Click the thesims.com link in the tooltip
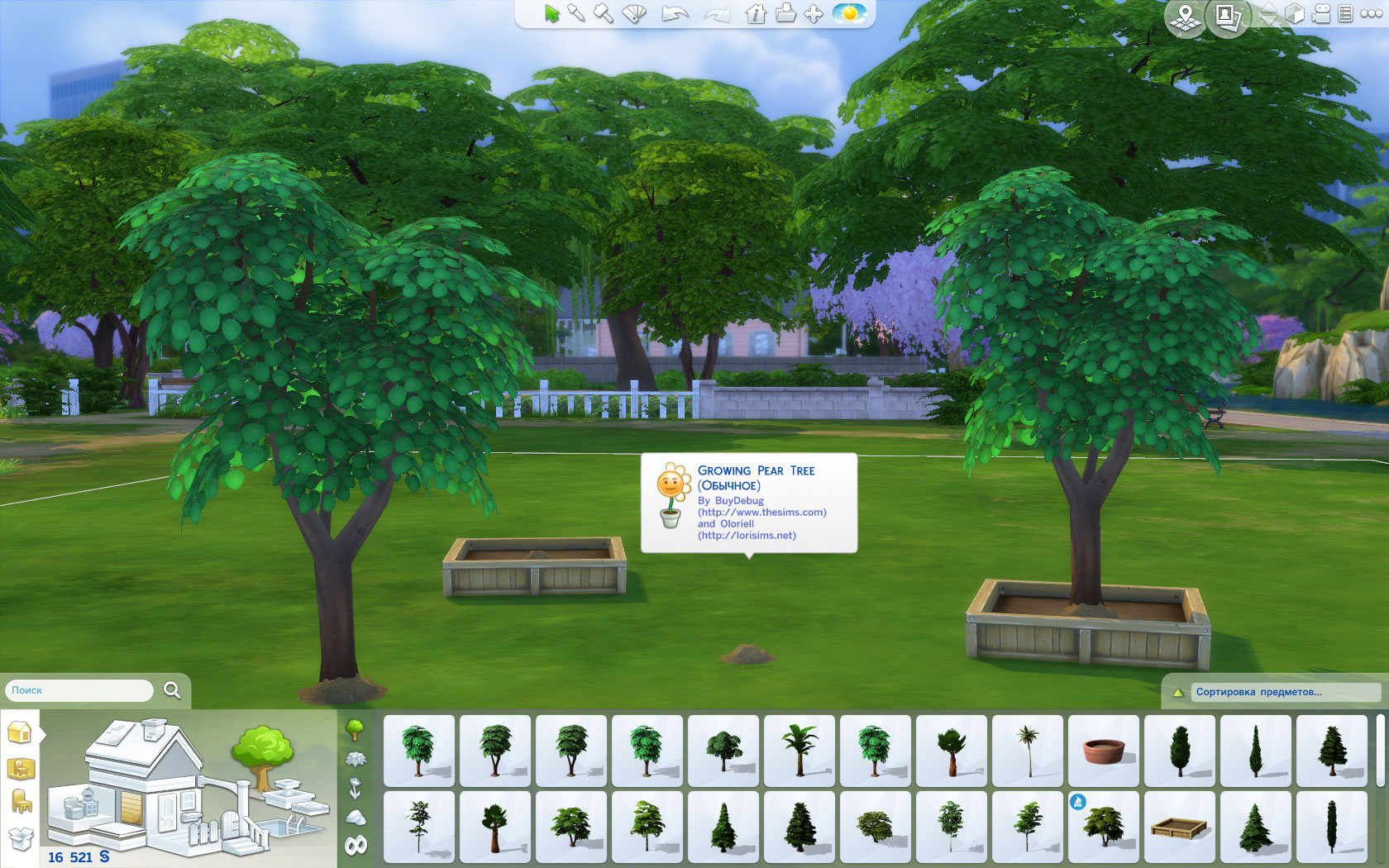 [x=762, y=512]
